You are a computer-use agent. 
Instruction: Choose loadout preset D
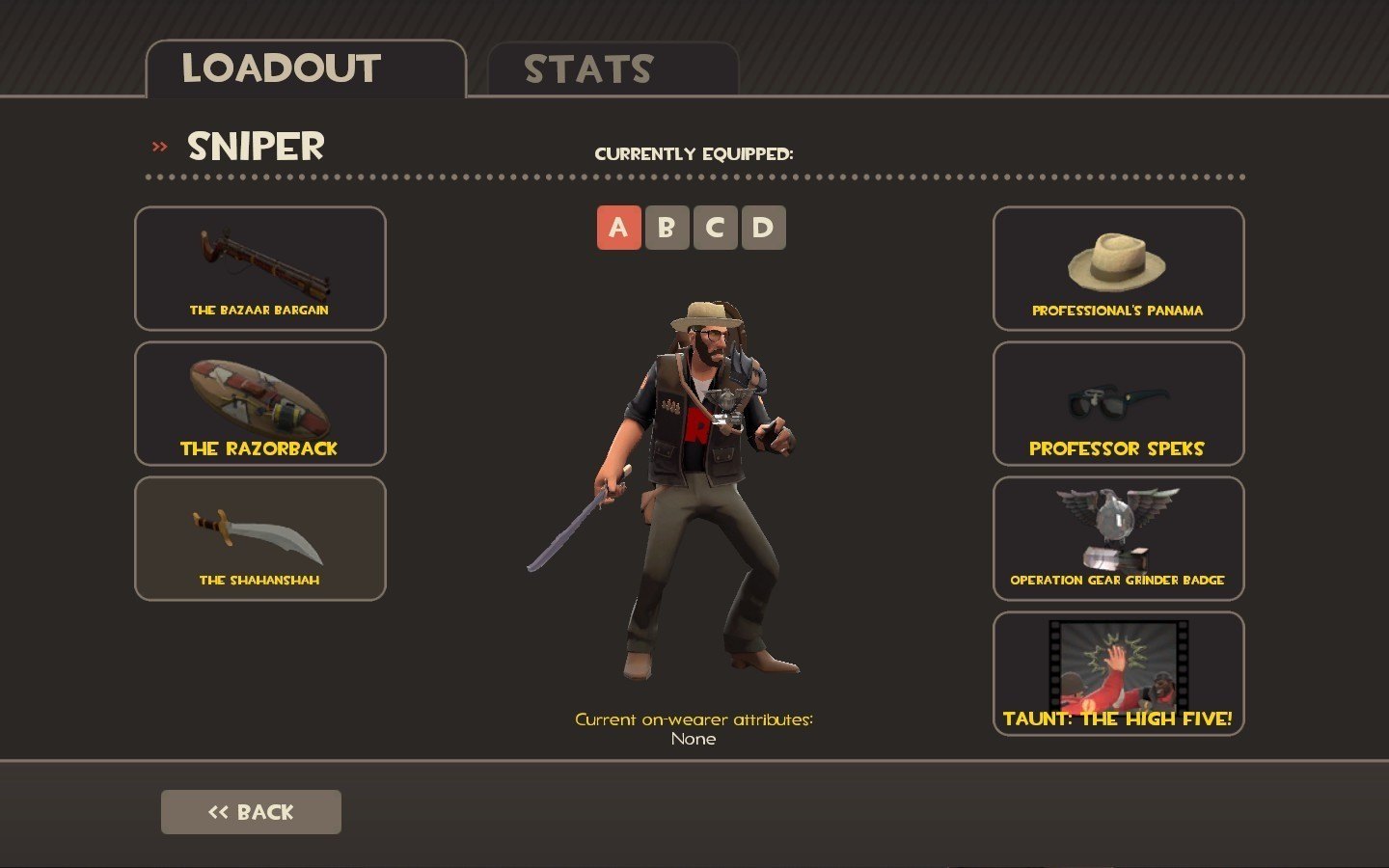[x=763, y=228]
